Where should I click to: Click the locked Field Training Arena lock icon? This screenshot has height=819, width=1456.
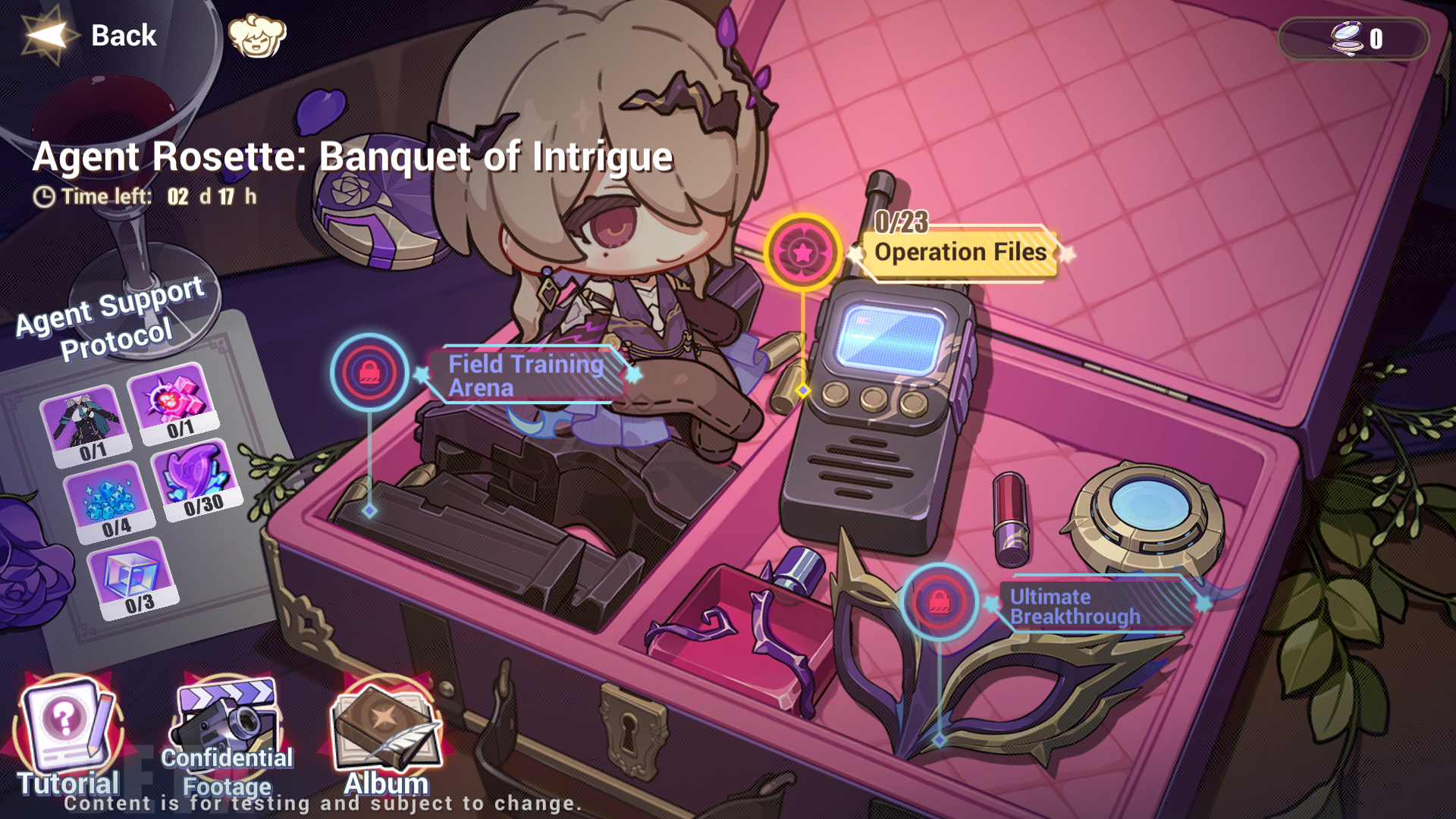(x=370, y=373)
